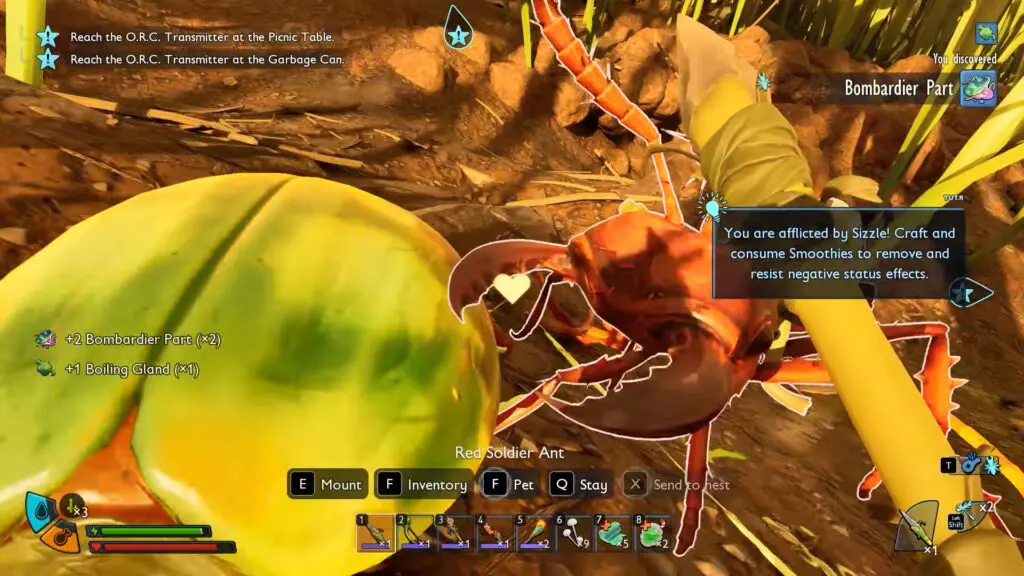The width and height of the screenshot is (1024, 576).
Task: Open the Red Soldier Ant's Inventory
Action: click(x=423, y=485)
